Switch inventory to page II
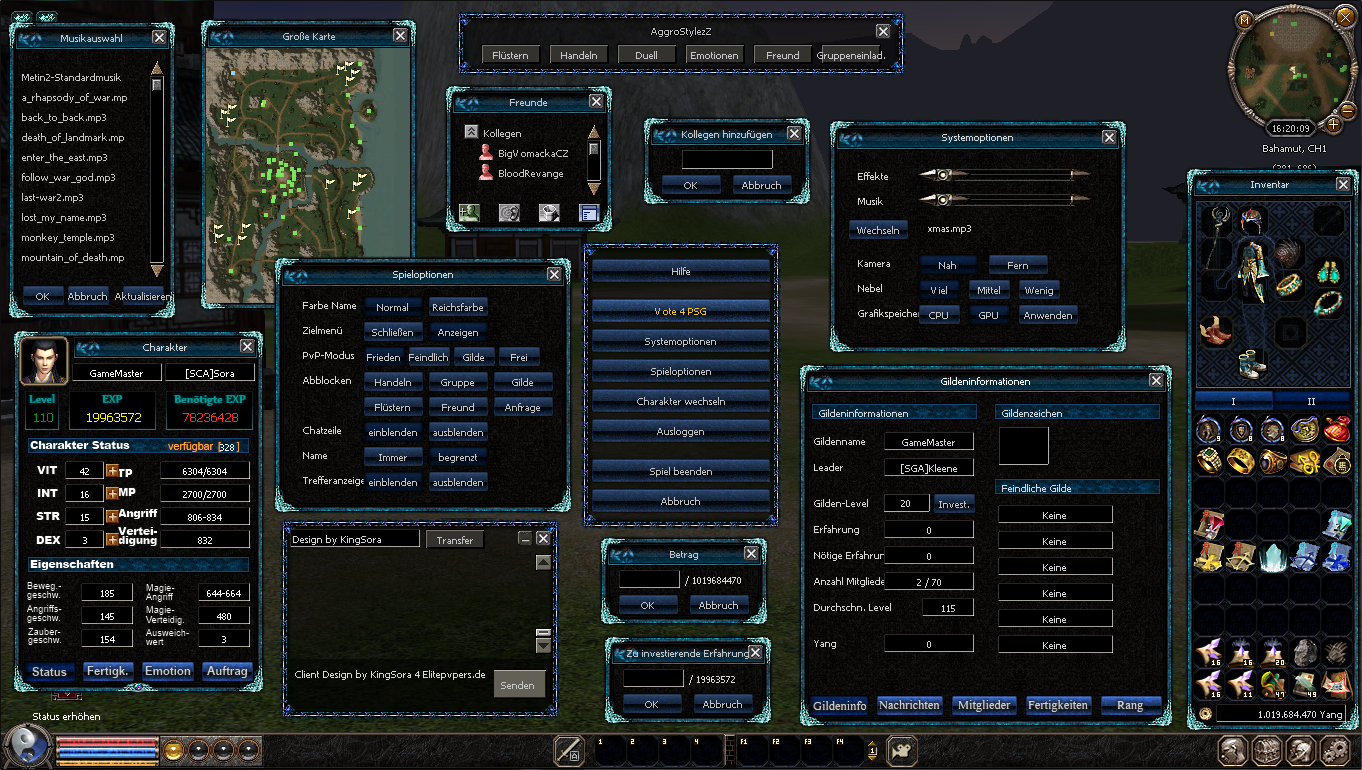 (1311, 401)
